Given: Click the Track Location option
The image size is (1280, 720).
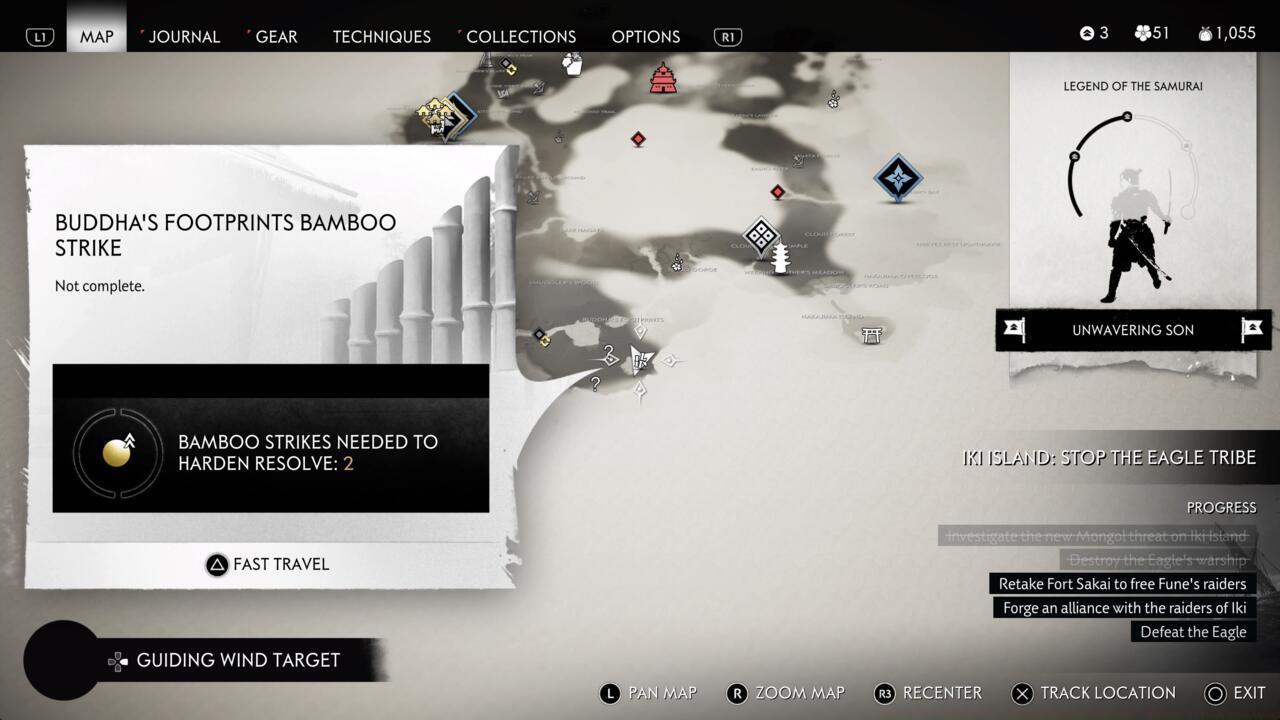Looking at the screenshot, I should point(1094,693).
